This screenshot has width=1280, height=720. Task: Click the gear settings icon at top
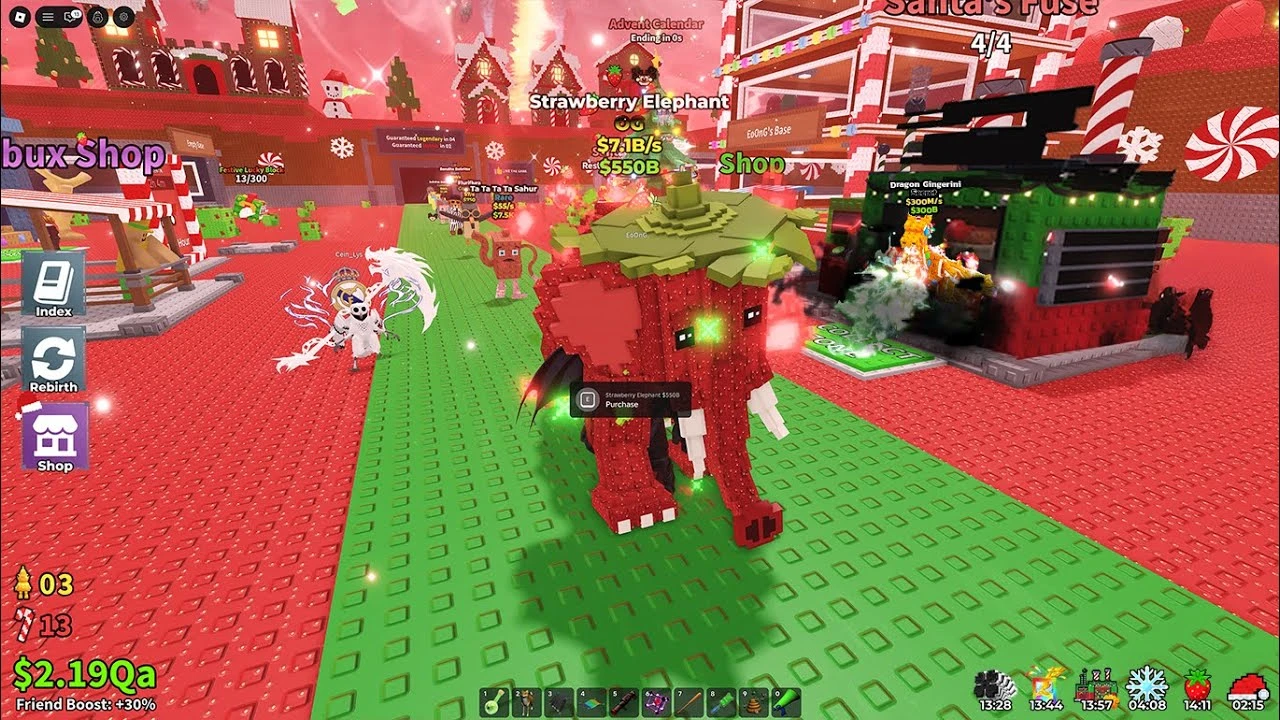123,16
